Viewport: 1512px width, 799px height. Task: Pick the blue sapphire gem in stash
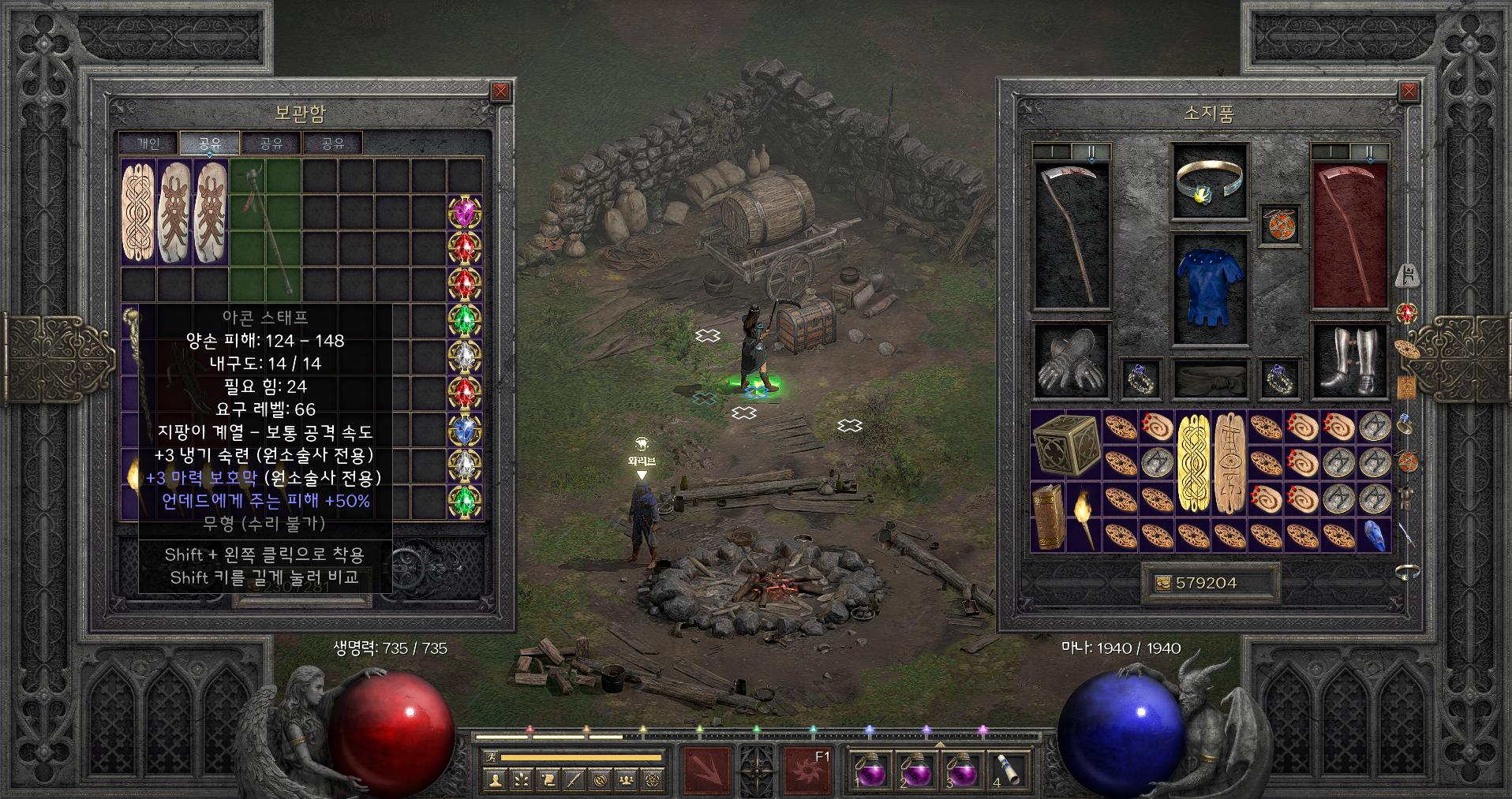[465, 430]
